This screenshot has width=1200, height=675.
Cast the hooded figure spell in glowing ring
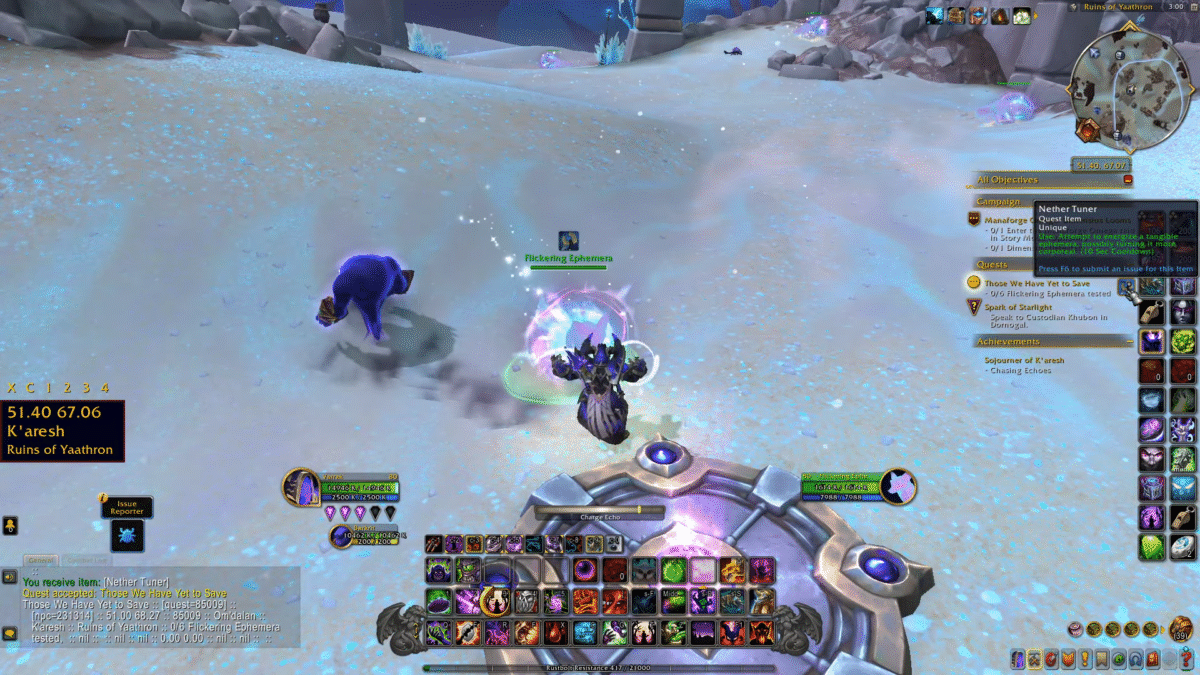point(496,601)
